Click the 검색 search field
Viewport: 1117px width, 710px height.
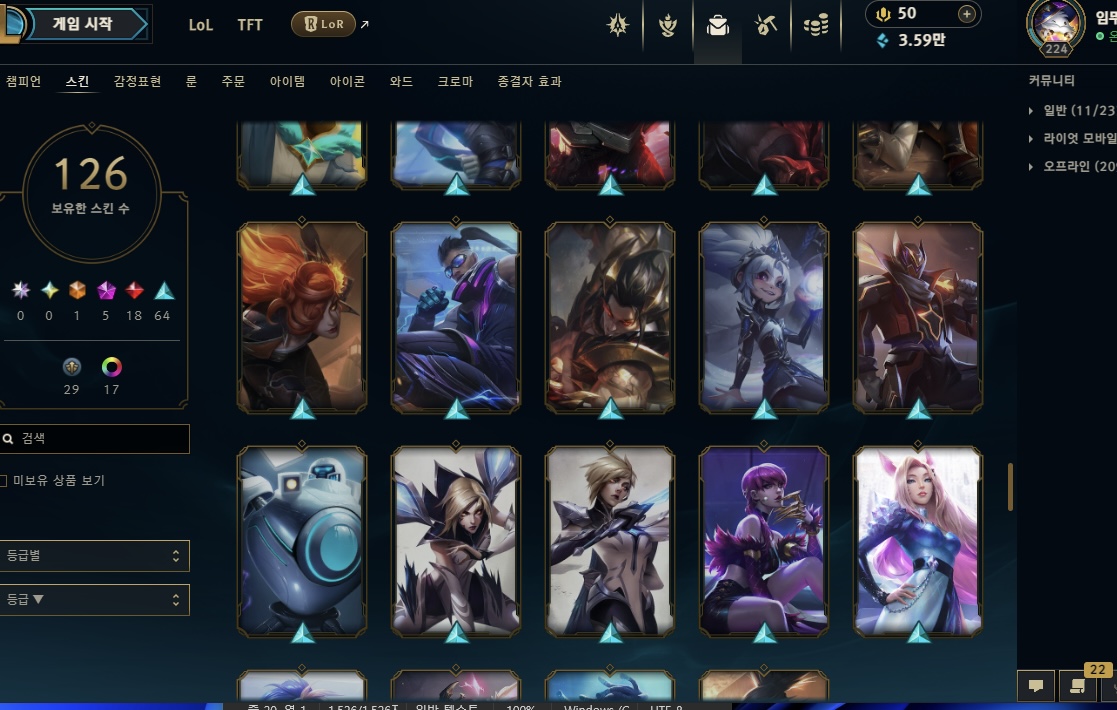[x=100, y=439]
